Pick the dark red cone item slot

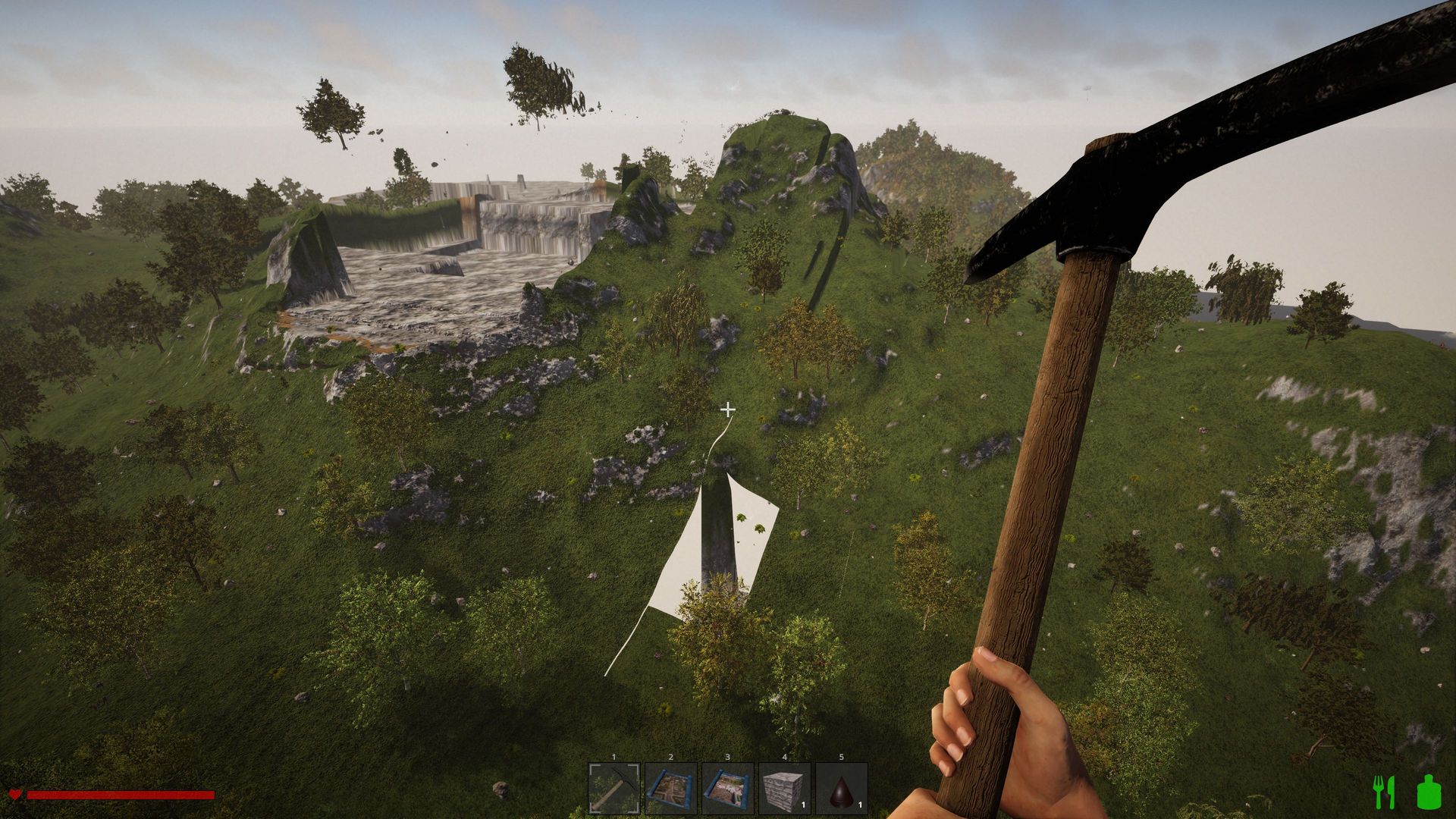point(842,789)
